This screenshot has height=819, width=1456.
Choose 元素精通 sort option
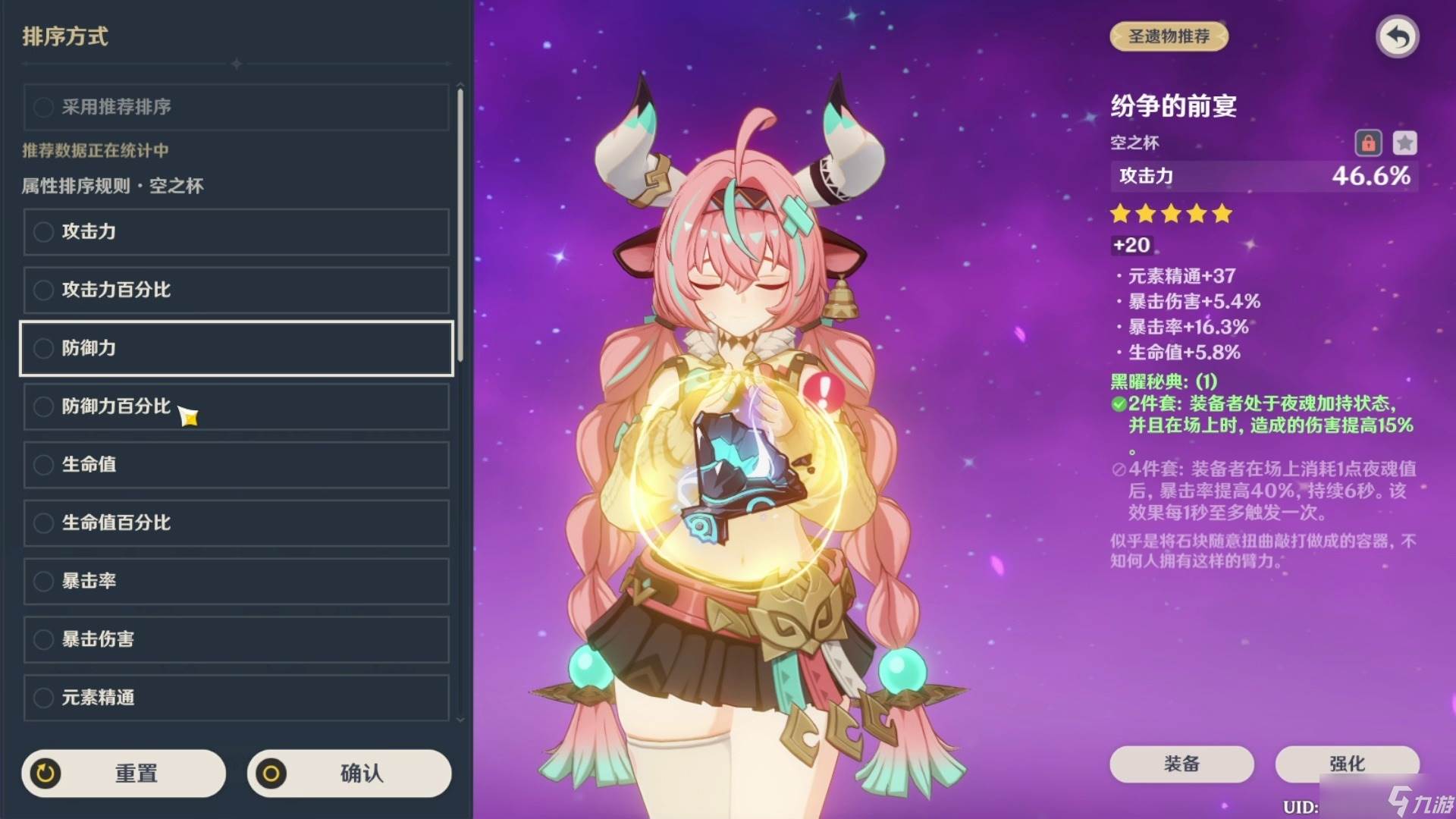[236, 698]
